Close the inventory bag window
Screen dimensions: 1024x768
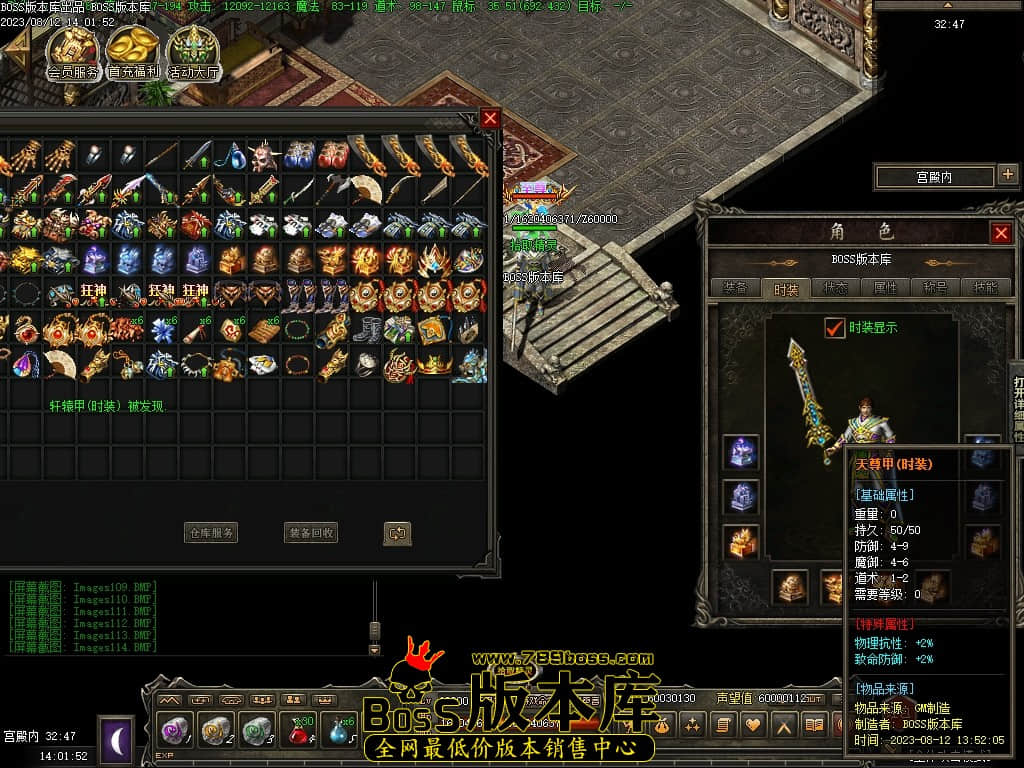pyautogui.click(x=490, y=118)
